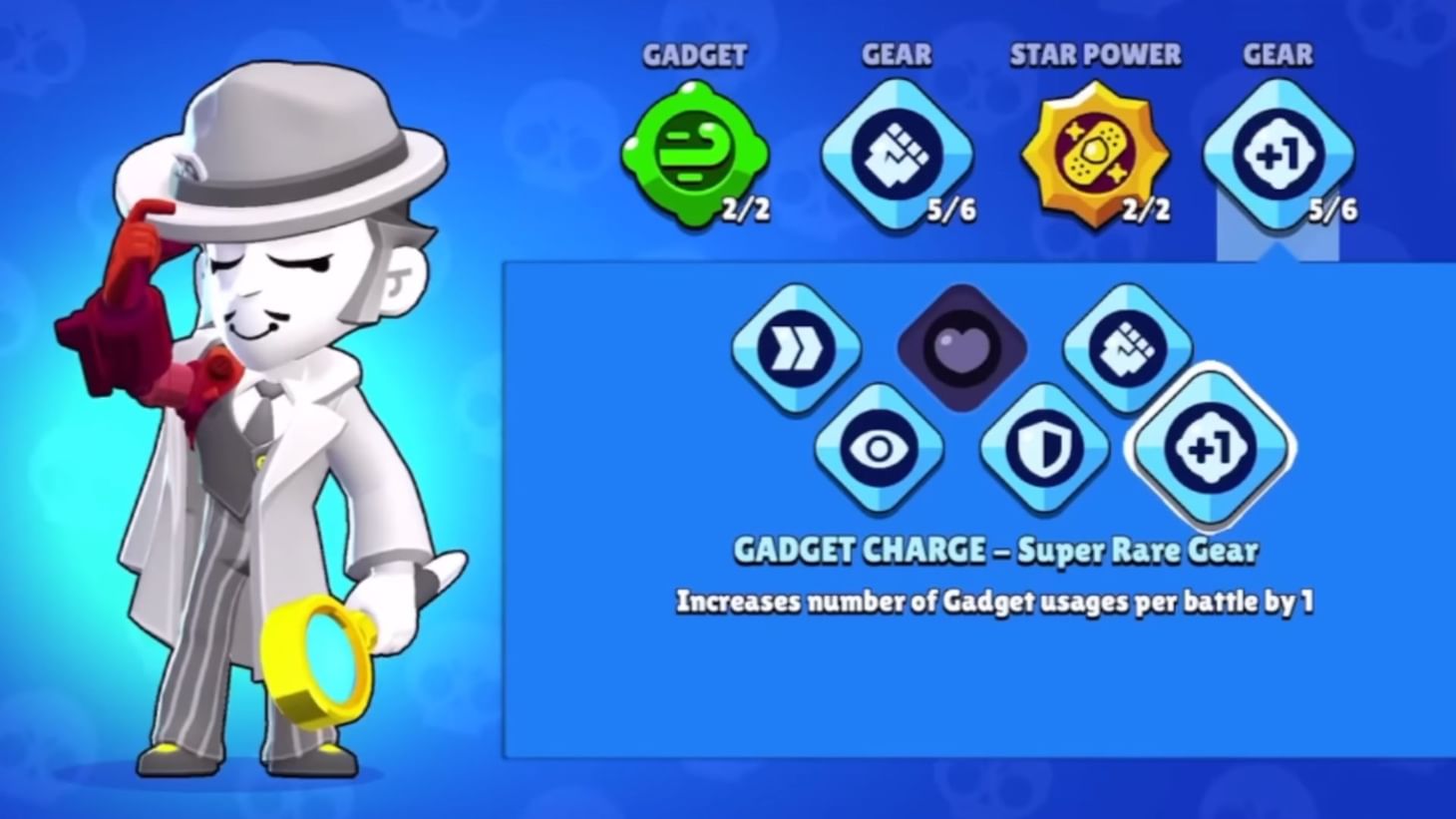Click the gadget usage description text
The height and width of the screenshot is (819, 1456).
[x=996, y=602]
